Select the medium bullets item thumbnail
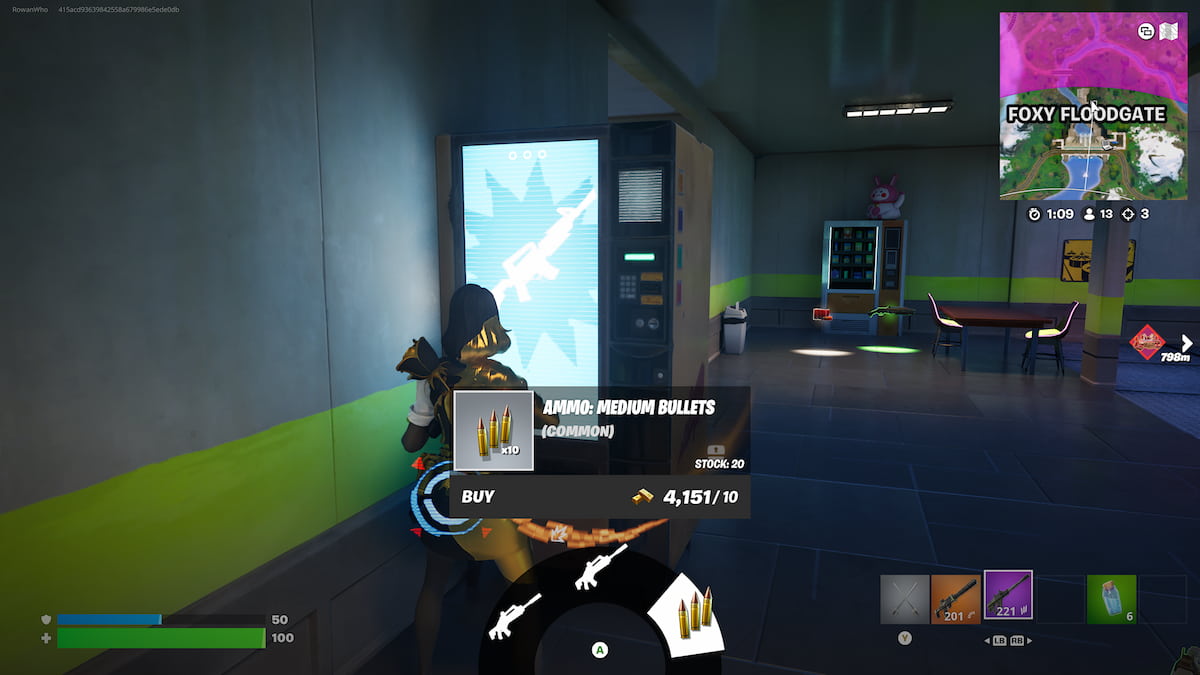The height and width of the screenshot is (675, 1200). pos(493,431)
